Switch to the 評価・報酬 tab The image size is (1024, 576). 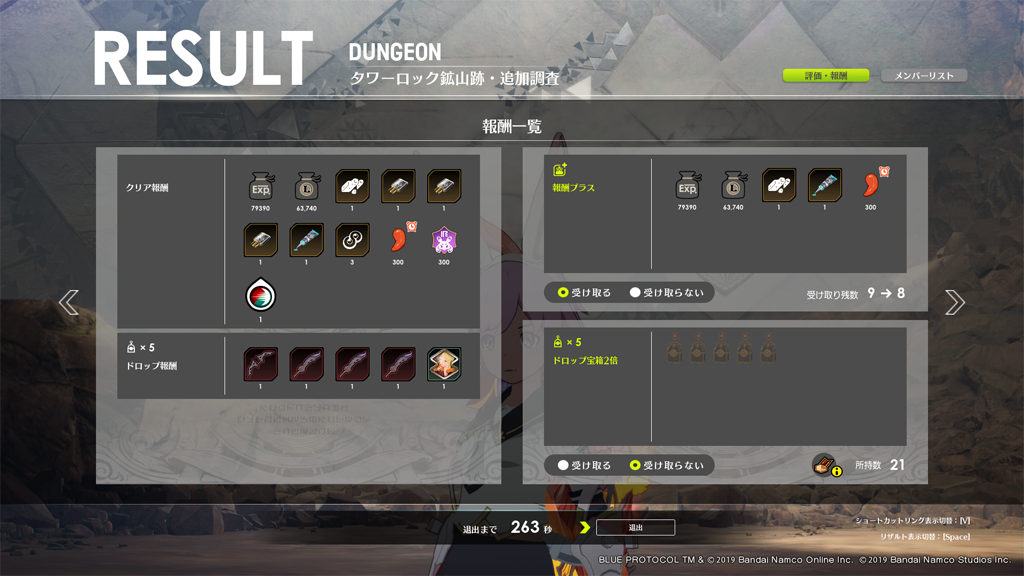[825, 76]
